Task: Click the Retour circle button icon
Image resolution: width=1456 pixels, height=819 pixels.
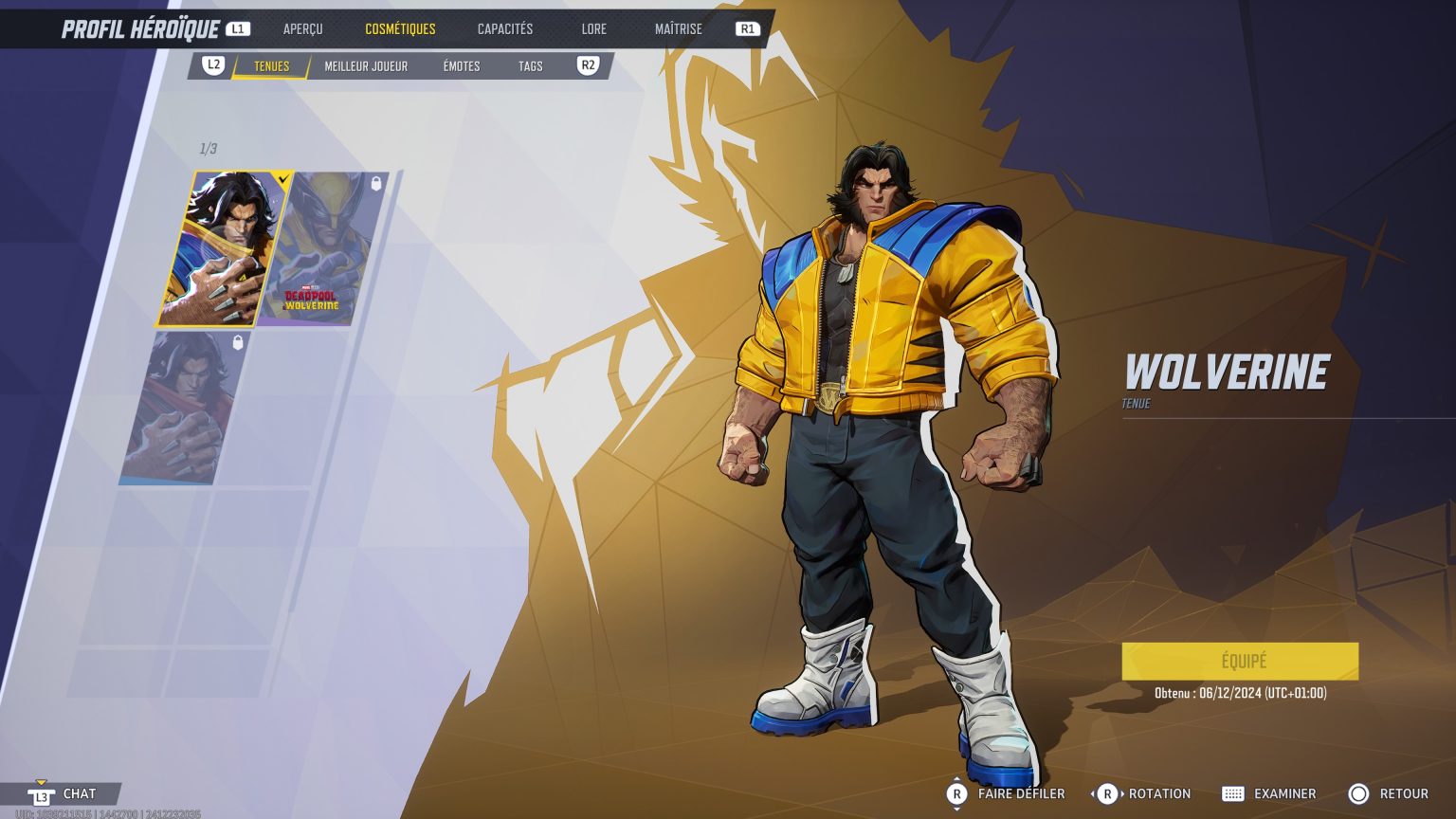Action: (1359, 793)
